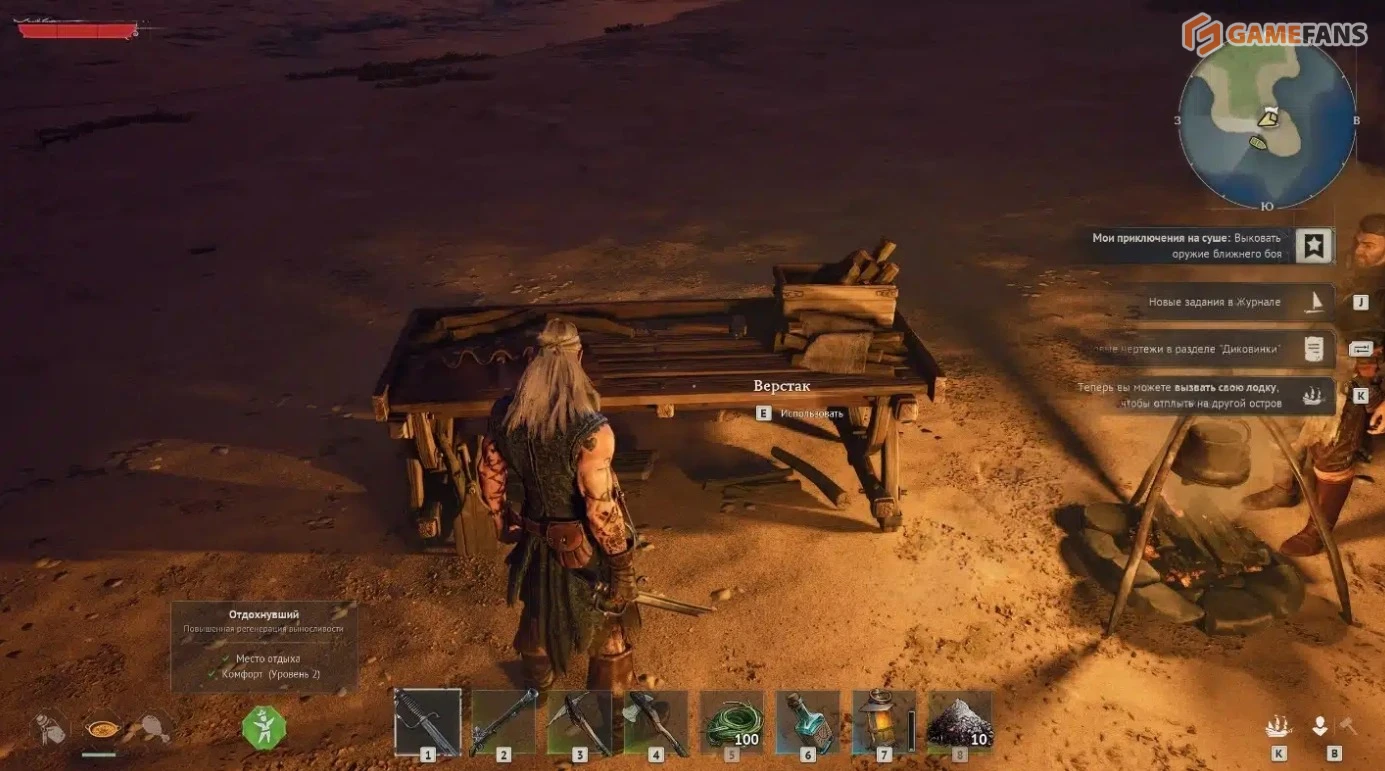This screenshot has height=771, width=1385.
Task: Open the tracked quest star icon
Action: pyautogui.click(x=1314, y=245)
